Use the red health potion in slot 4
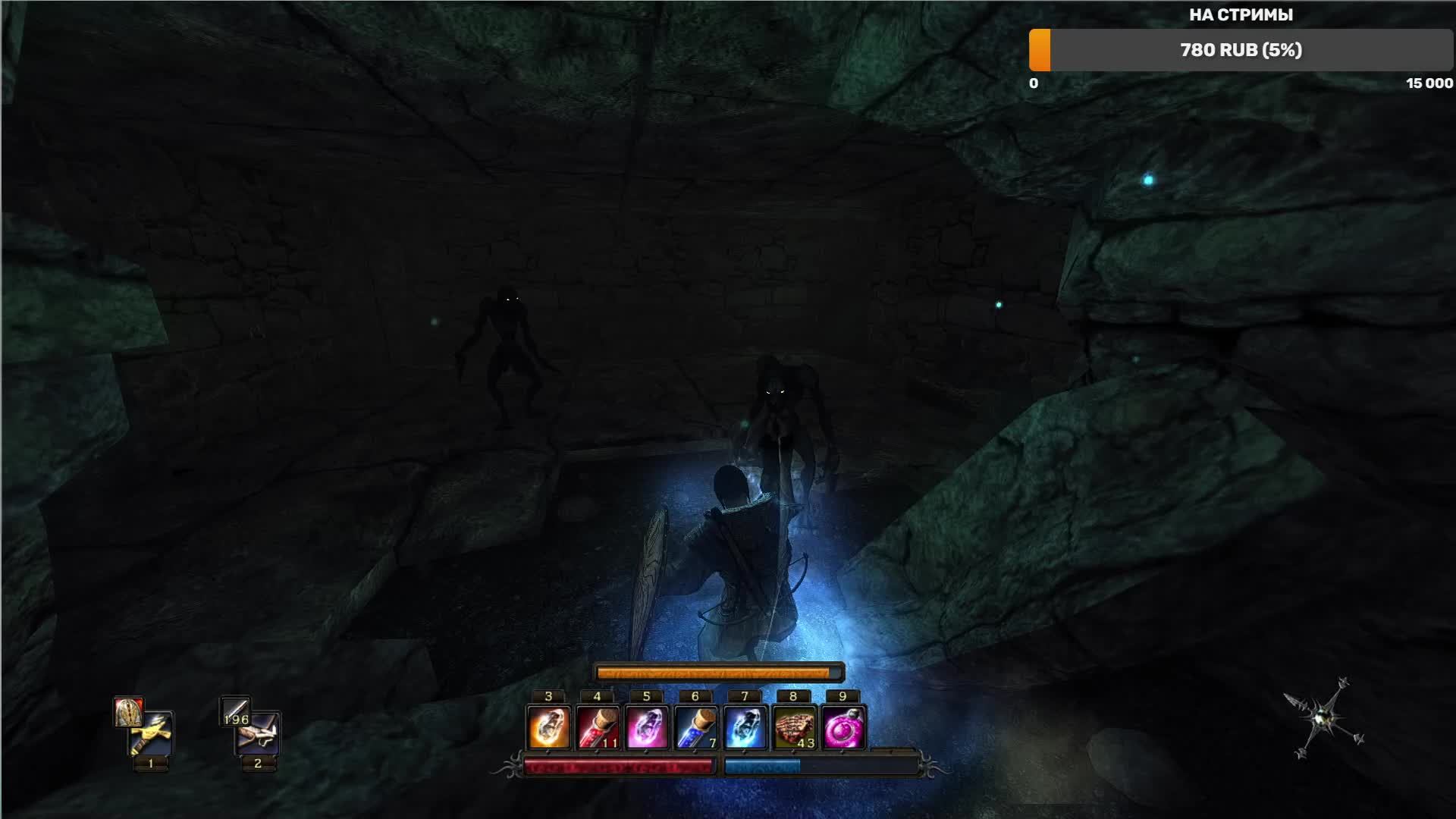Screen dimensions: 1456x819 coord(598,727)
